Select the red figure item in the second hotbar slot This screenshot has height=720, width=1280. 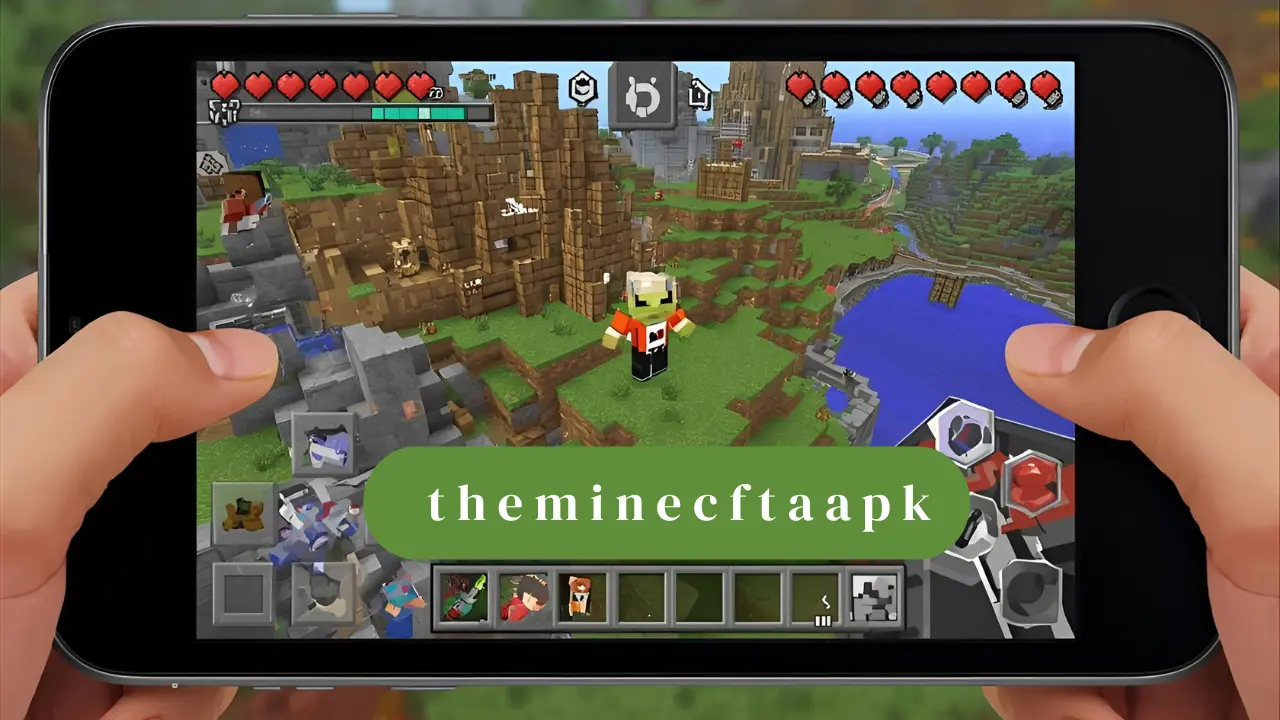click(x=521, y=598)
